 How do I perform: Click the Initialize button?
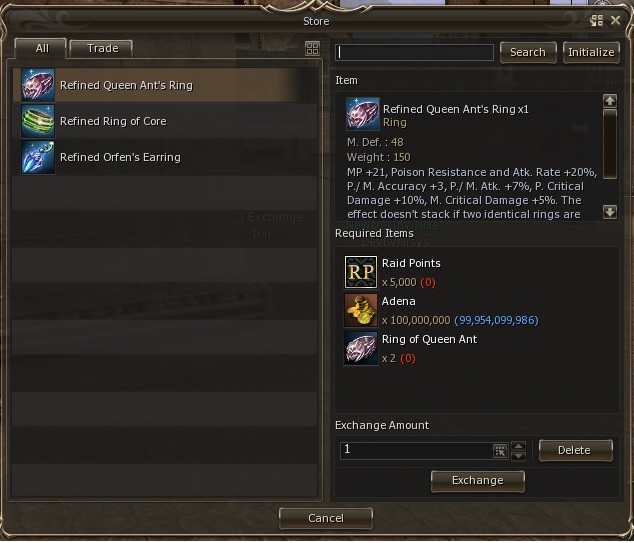(591, 52)
